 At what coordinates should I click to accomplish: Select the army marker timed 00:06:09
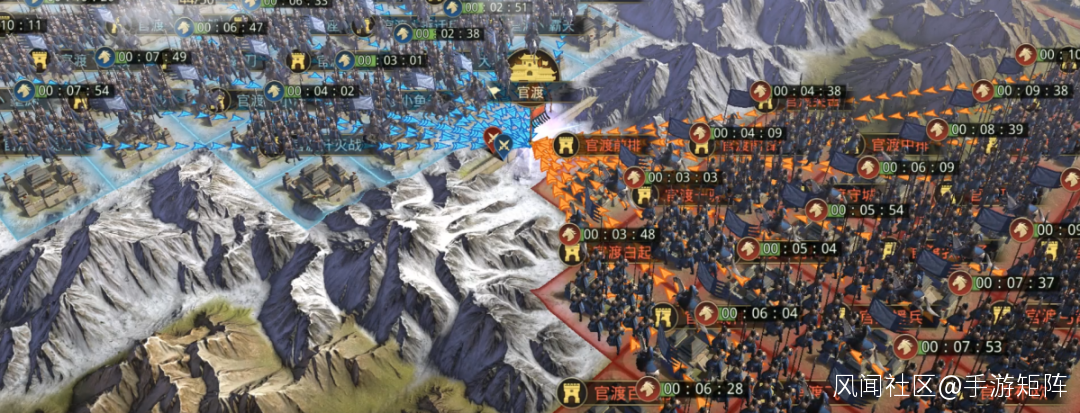[x=867, y=167]
